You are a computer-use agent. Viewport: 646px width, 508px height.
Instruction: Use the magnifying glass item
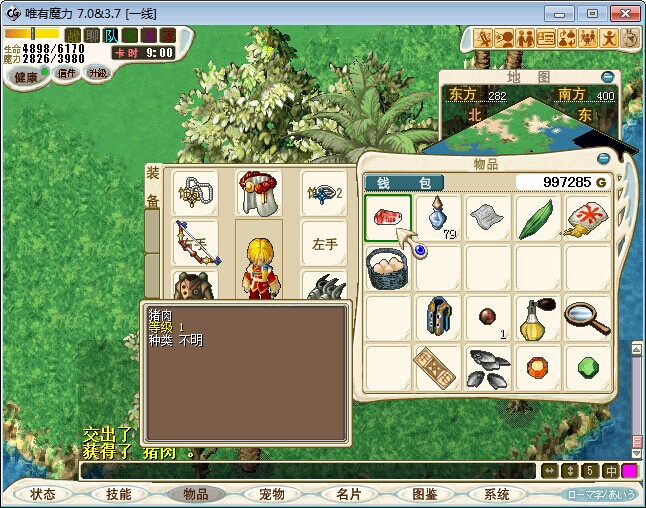click(x=587, y=318)
